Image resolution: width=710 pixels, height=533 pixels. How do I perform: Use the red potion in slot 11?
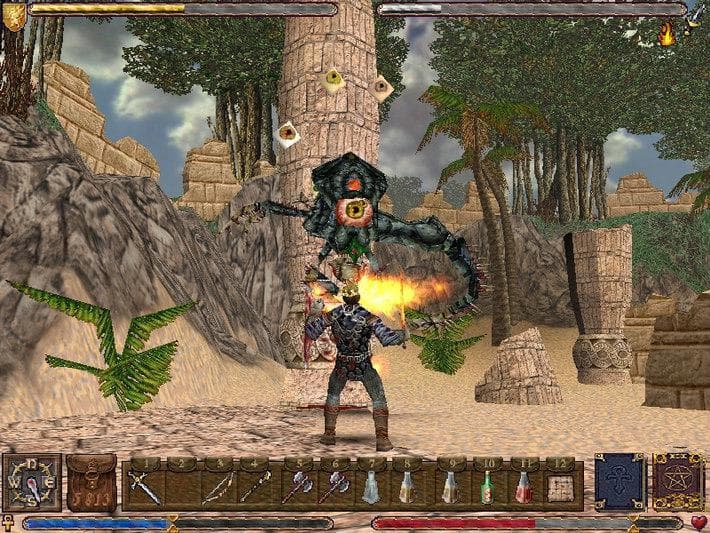(523, 487)
